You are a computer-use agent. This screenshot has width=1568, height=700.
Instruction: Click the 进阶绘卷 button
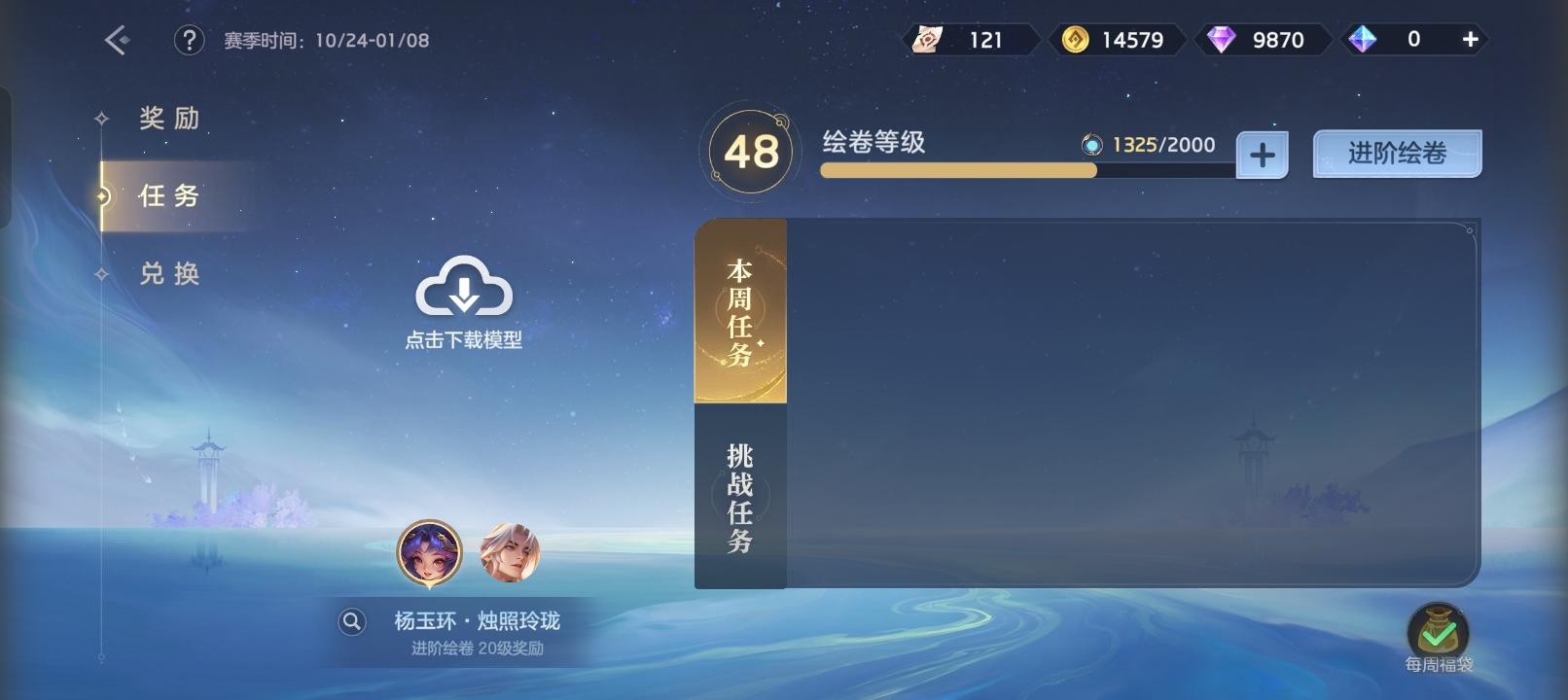point(1397,153)
